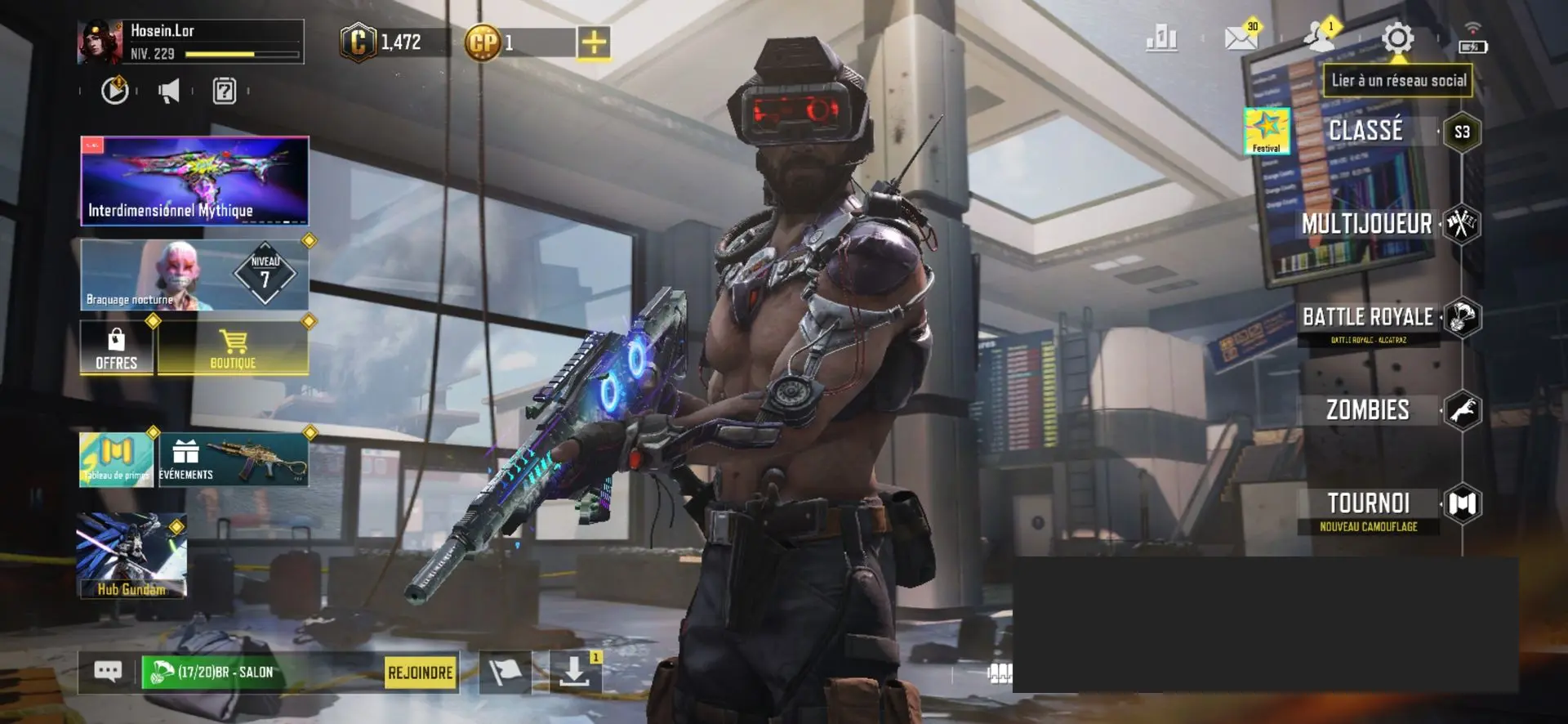Viewport: 1568px width, 724px height.
Task: Switch to the Zombies mode
Action: point(1366,409)
